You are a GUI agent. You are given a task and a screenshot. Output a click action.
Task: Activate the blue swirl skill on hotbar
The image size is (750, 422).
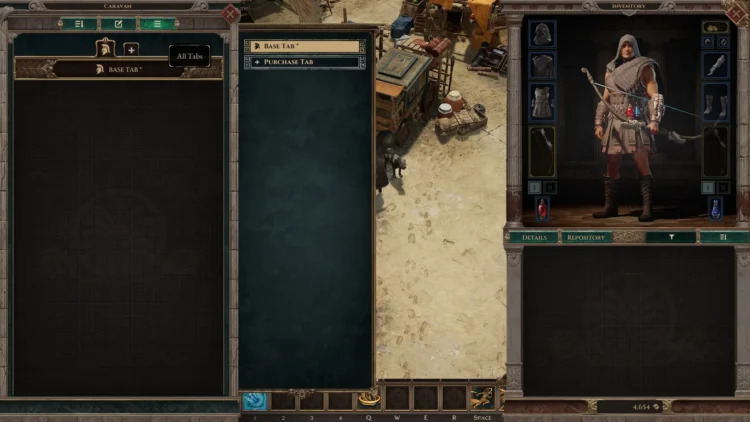pyautogui.click(x=255, y=400)
